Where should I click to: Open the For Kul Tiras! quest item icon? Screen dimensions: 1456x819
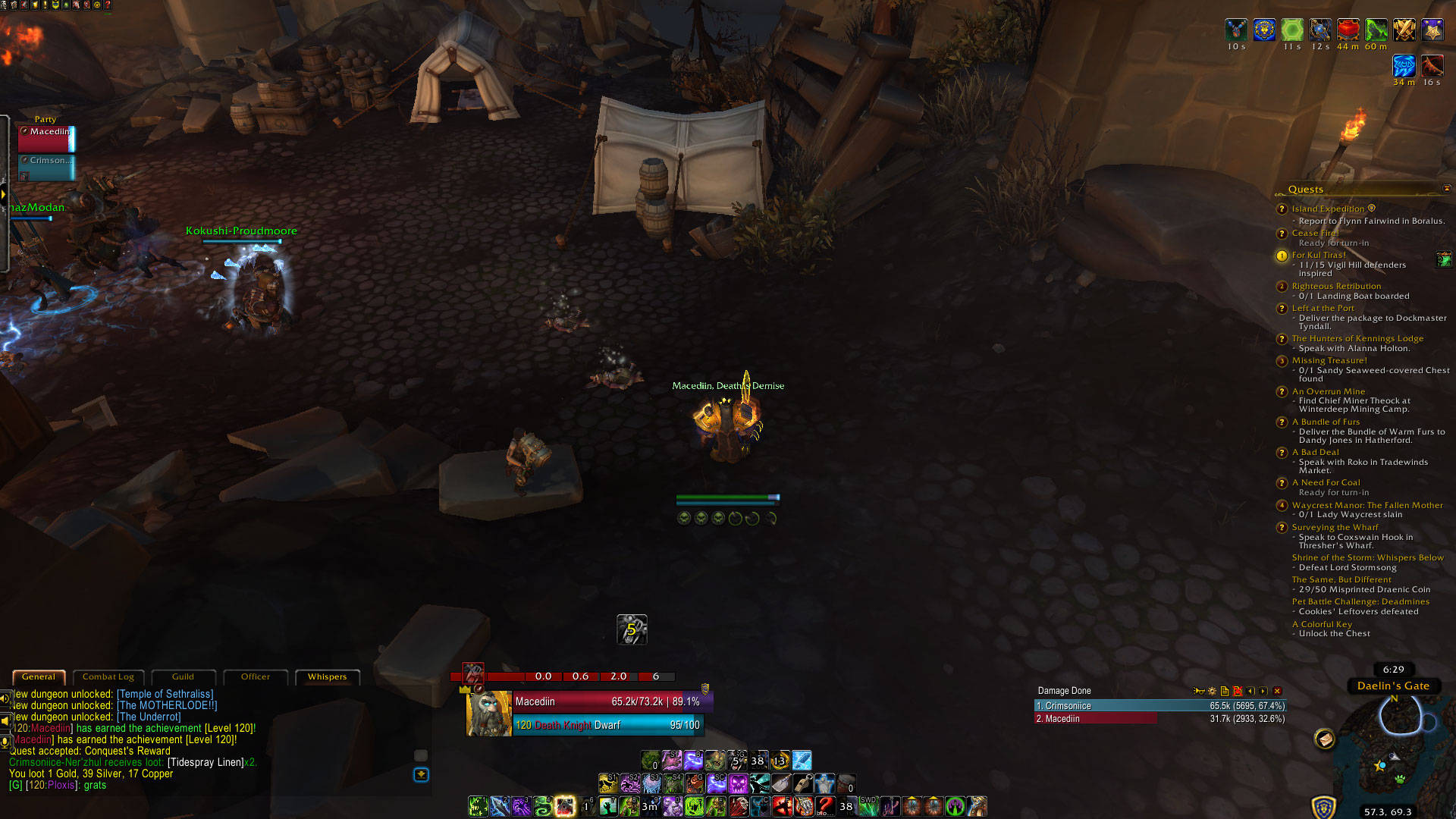click(x=1443, y=259)
